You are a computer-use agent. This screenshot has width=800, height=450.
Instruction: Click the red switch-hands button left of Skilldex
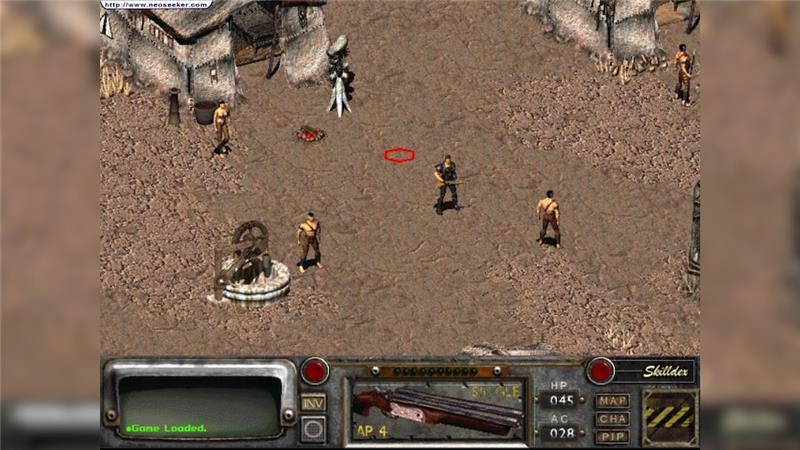600,370
